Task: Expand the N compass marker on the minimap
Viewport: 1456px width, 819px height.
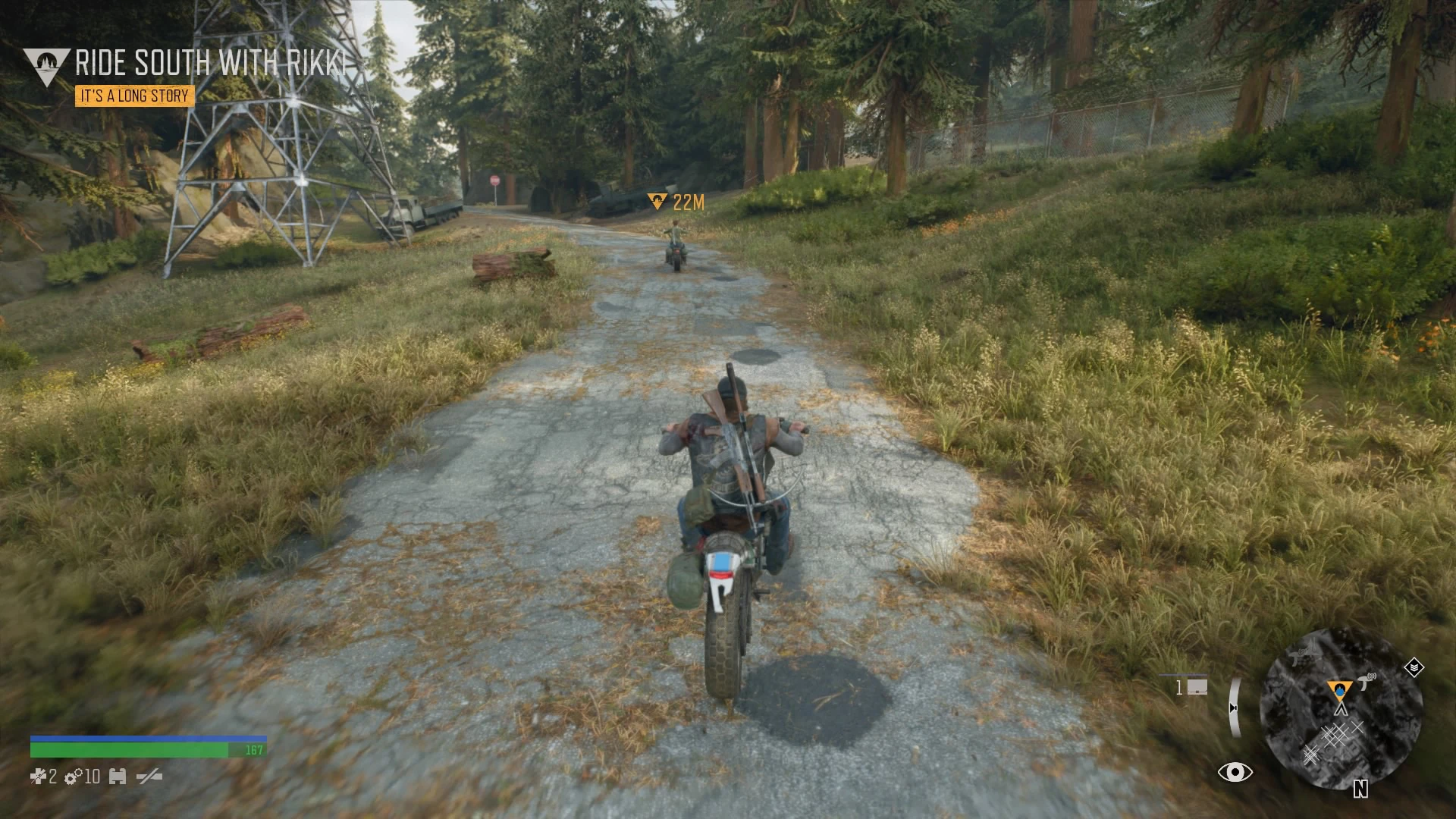Action: pos(1360,789)
